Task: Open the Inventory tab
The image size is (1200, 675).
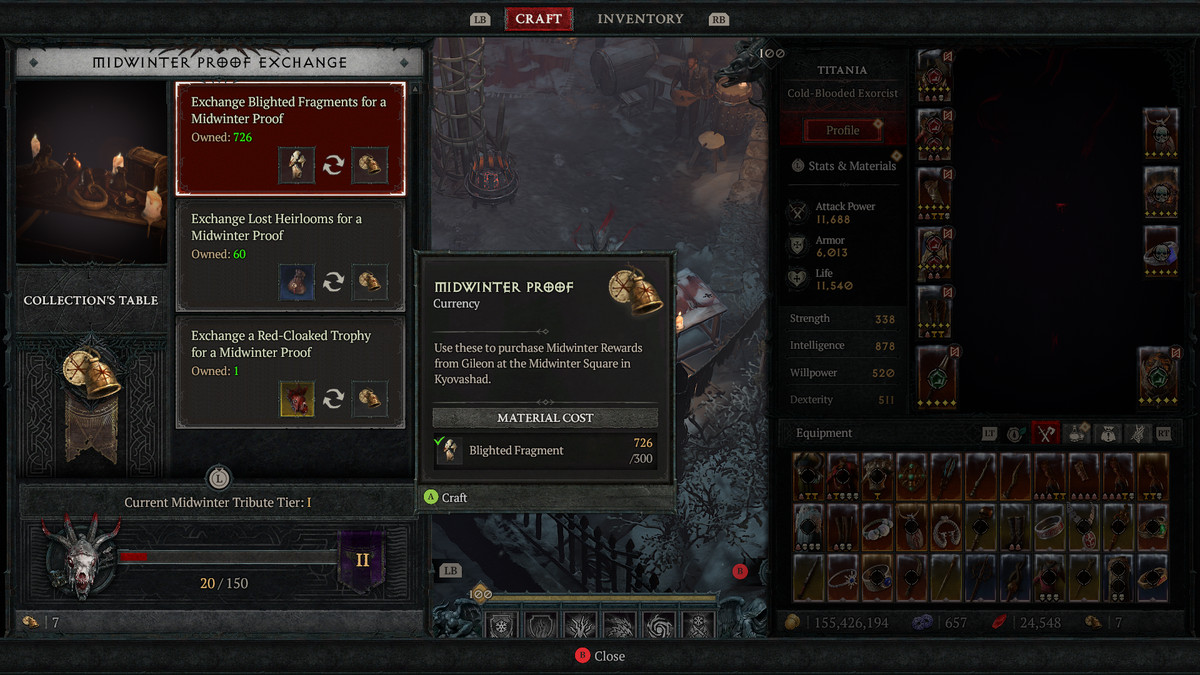Action: 640,19
